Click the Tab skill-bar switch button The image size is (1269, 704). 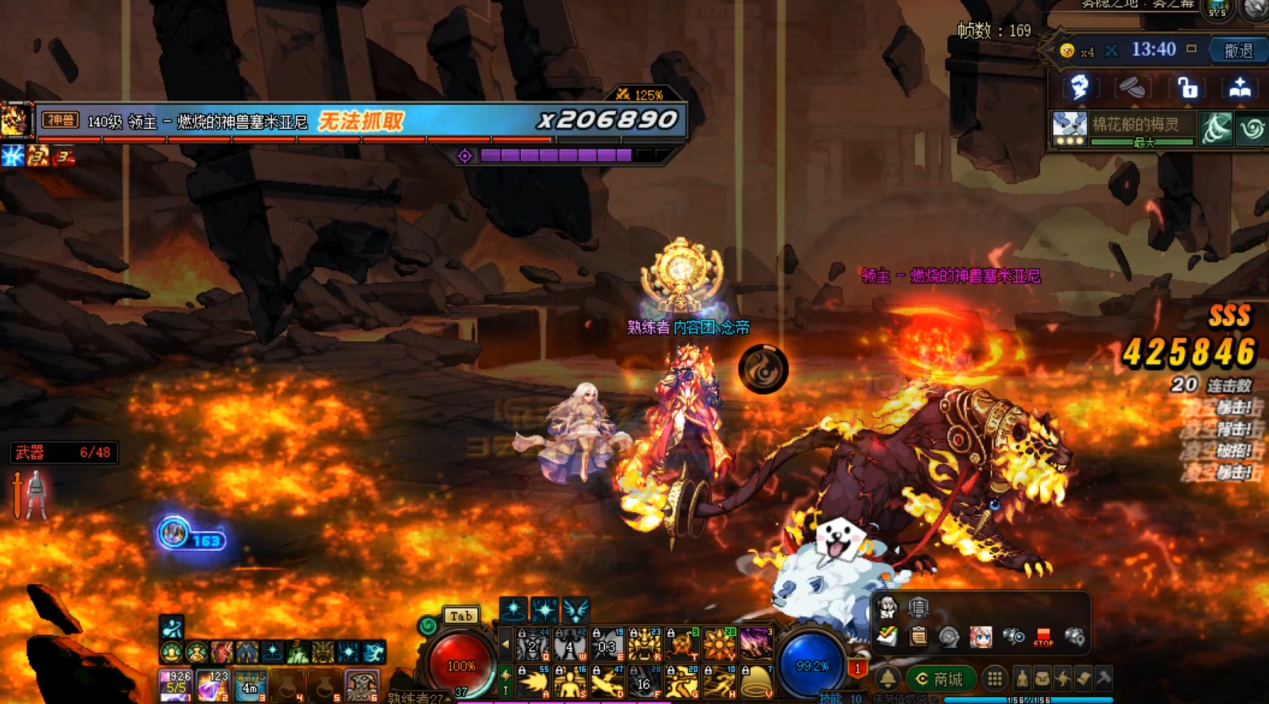pyautogui.click(x=461, y=616)
